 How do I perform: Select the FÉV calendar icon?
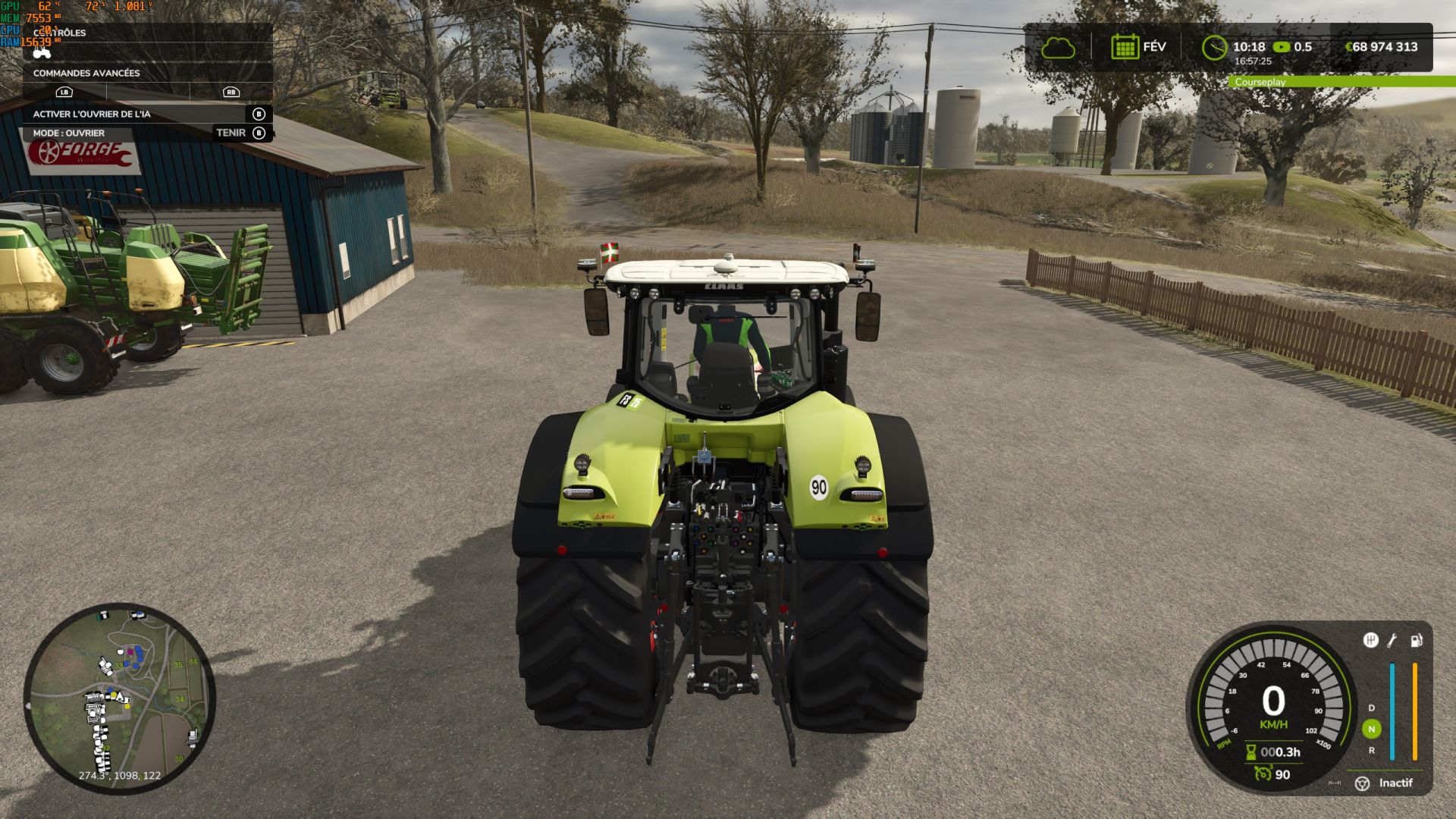(x=1125, y=47)
